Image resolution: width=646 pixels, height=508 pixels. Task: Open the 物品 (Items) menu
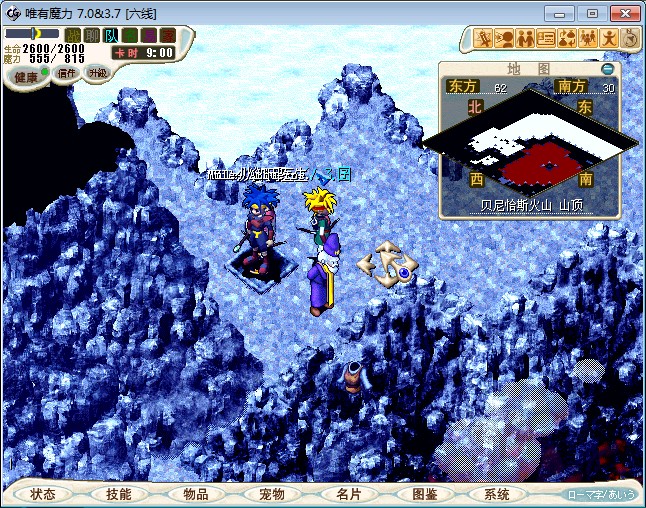point(195,494)
